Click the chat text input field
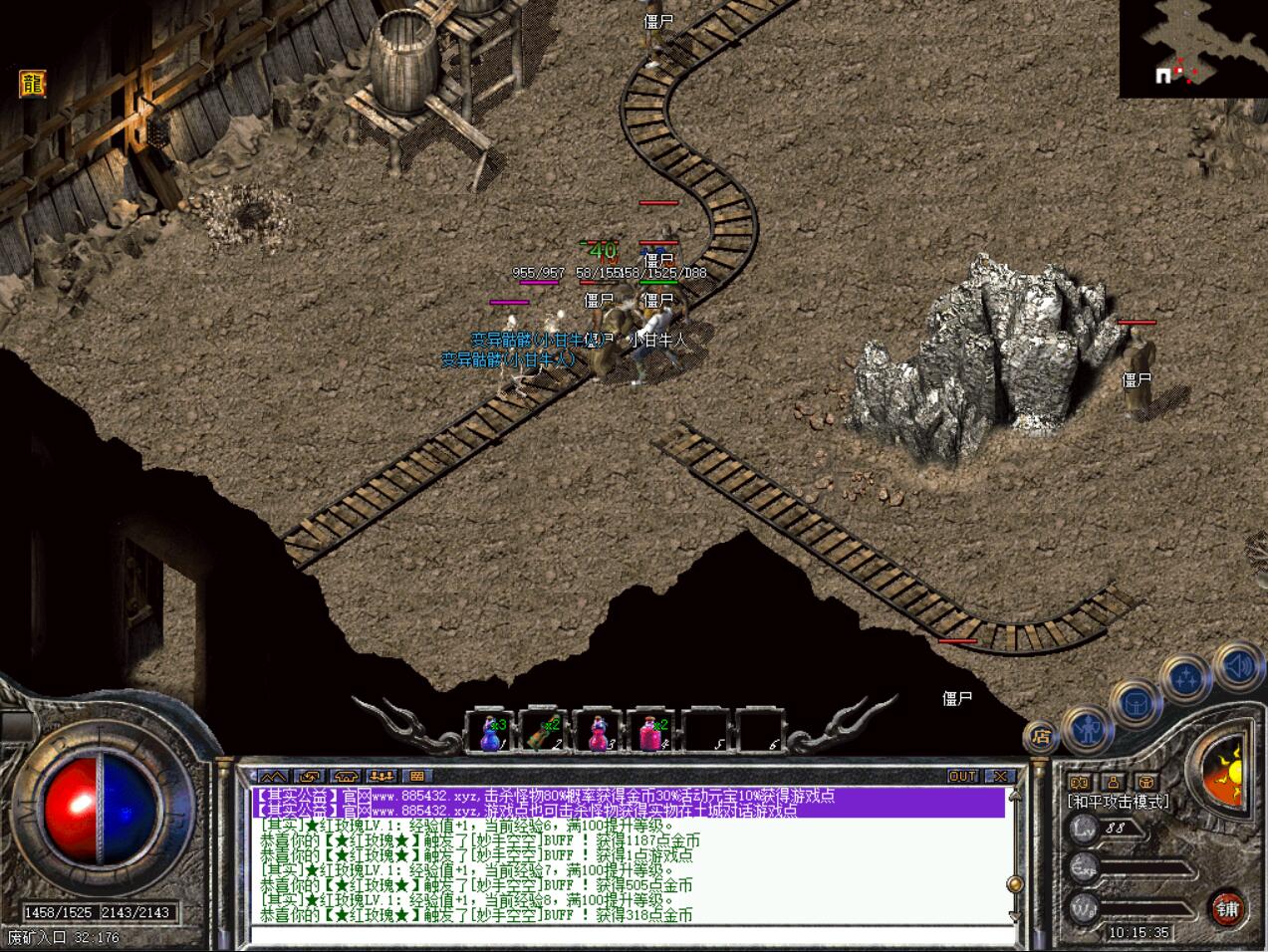The height and width of the screenshot is (952, 1268). pos(628,934)
